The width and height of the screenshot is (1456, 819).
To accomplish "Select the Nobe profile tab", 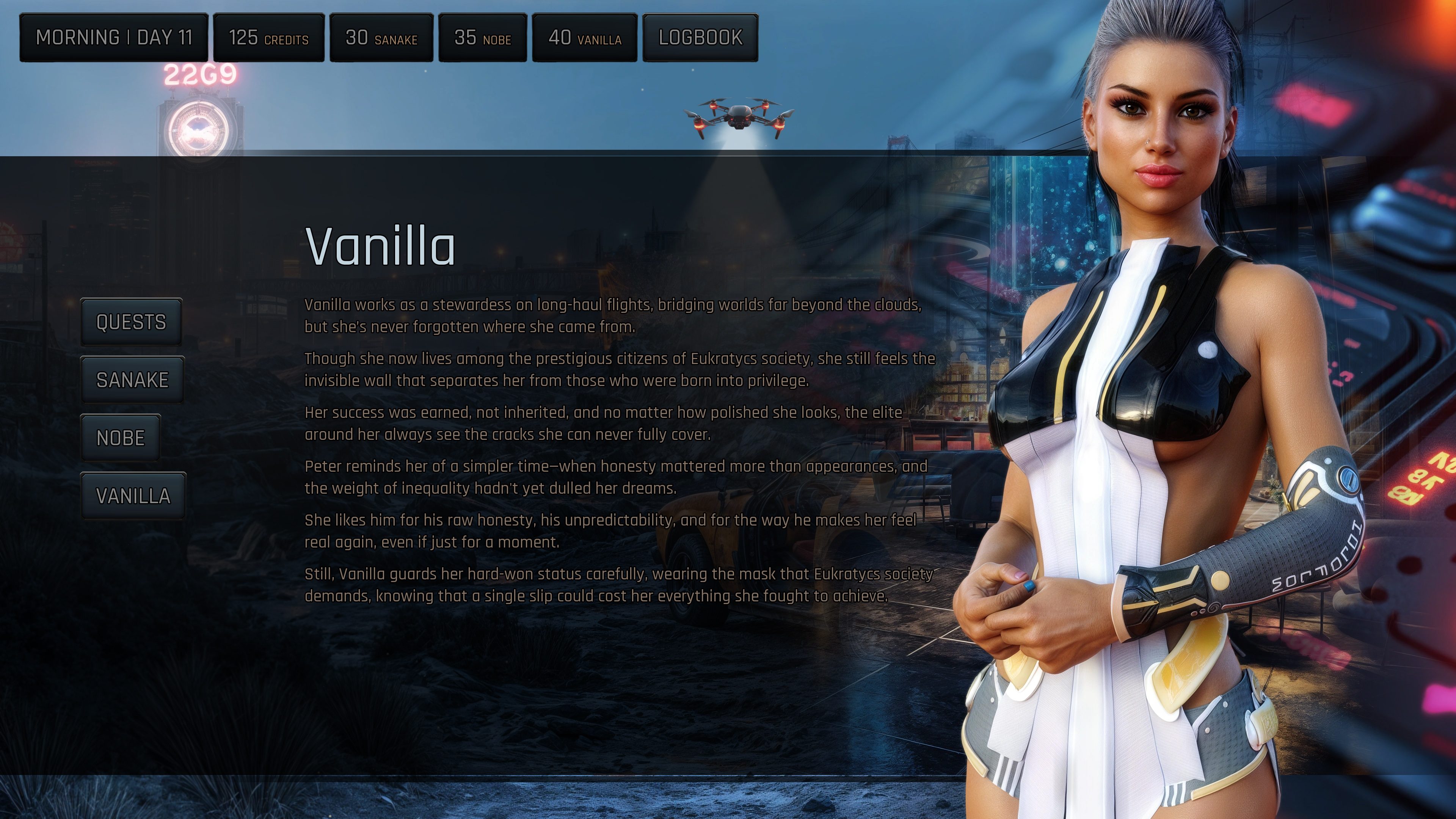I will coord(121,438).
